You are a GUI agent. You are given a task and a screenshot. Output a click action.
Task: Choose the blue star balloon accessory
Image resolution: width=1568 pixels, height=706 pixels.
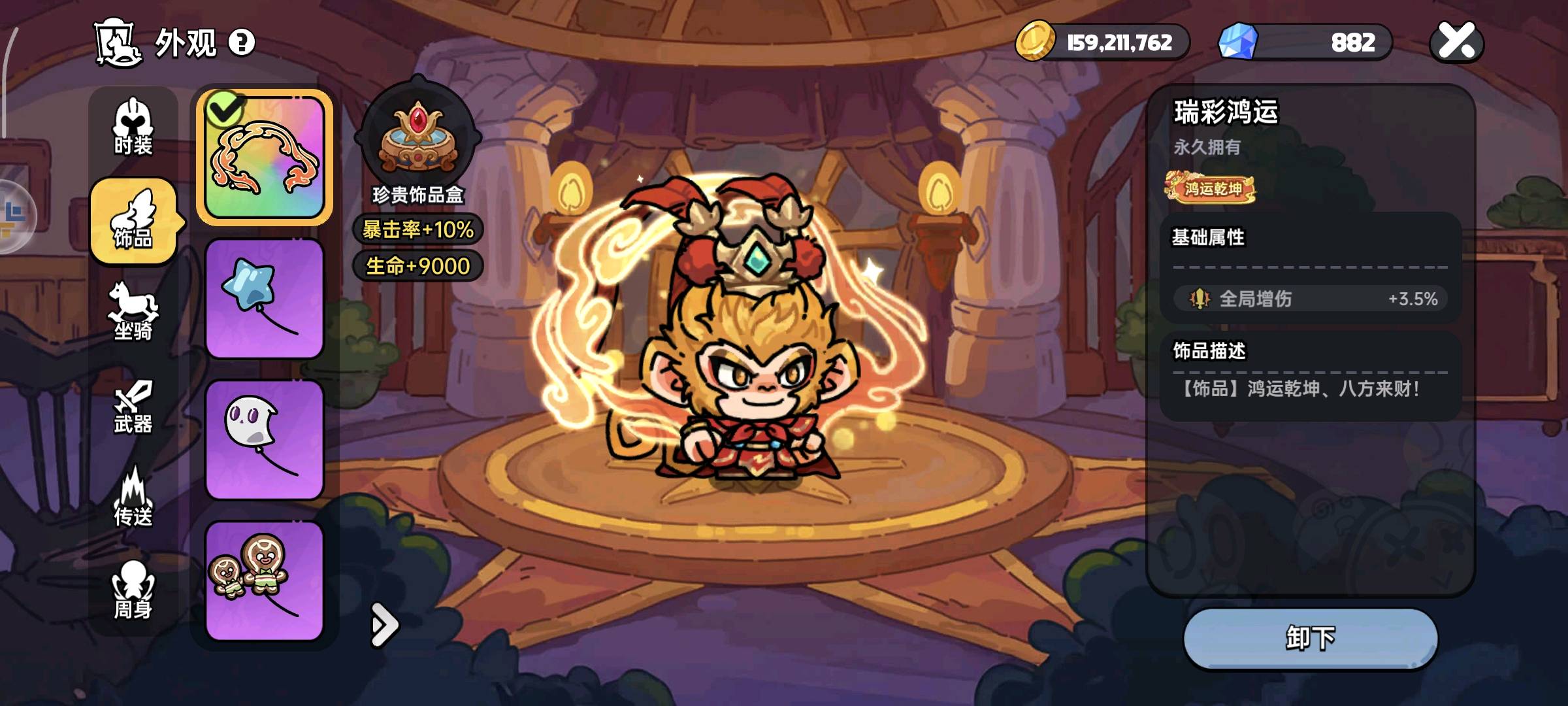265,299
